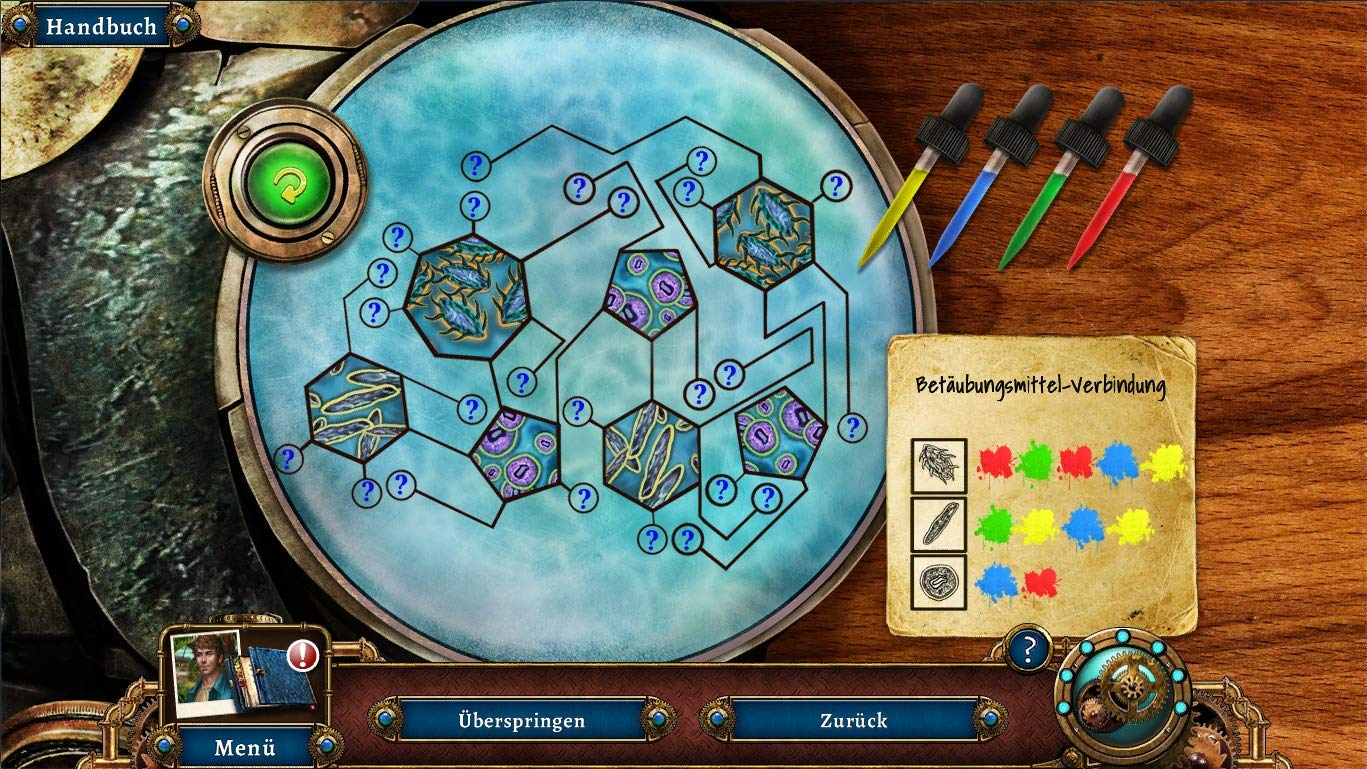This screenshot has width=1367, height=769.
Task: Go back using the Zurück button
Action: click(x=853, y=720)
